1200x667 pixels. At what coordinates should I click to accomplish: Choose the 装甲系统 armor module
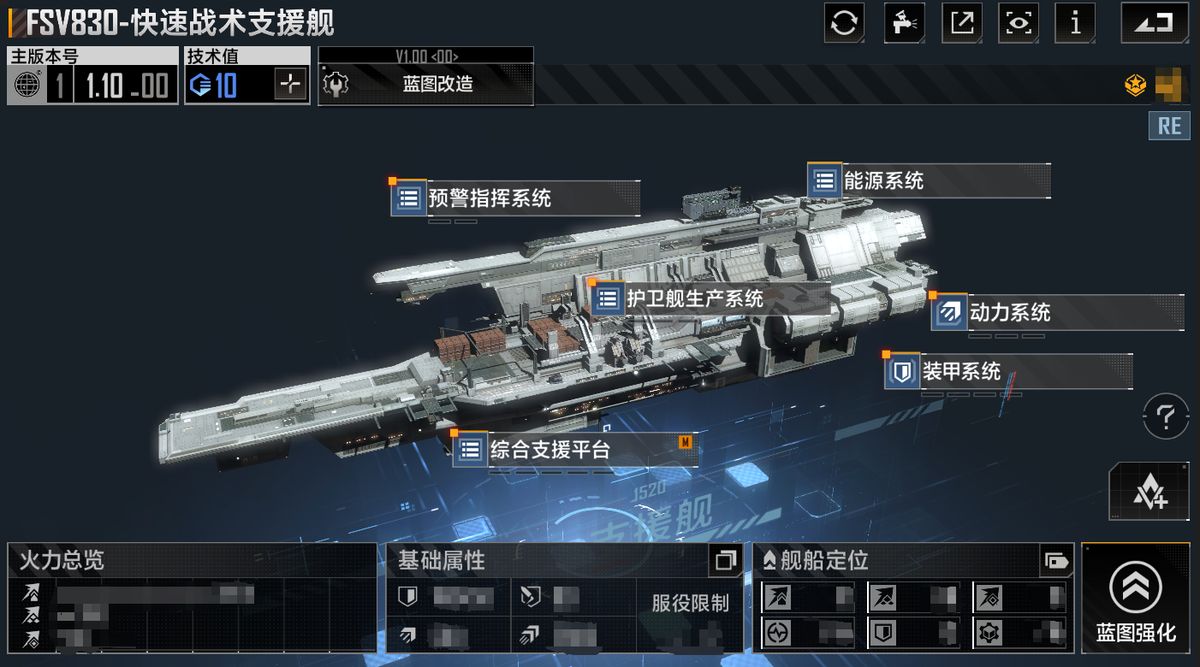[x=960, y=372]
